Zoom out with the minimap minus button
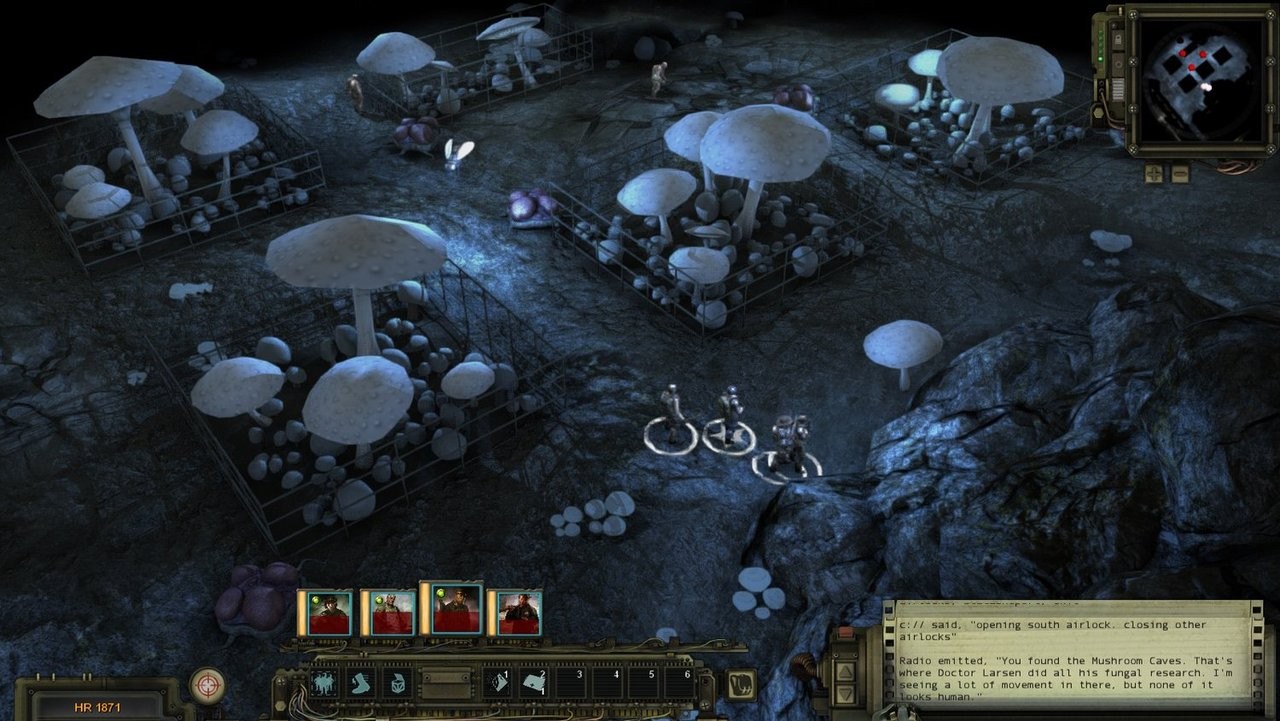The image size is (1280, 721). coord(1180,173)
